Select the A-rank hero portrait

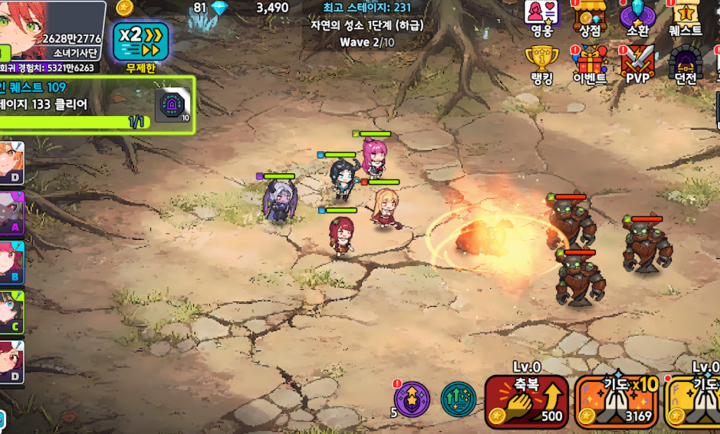[11, 213]
